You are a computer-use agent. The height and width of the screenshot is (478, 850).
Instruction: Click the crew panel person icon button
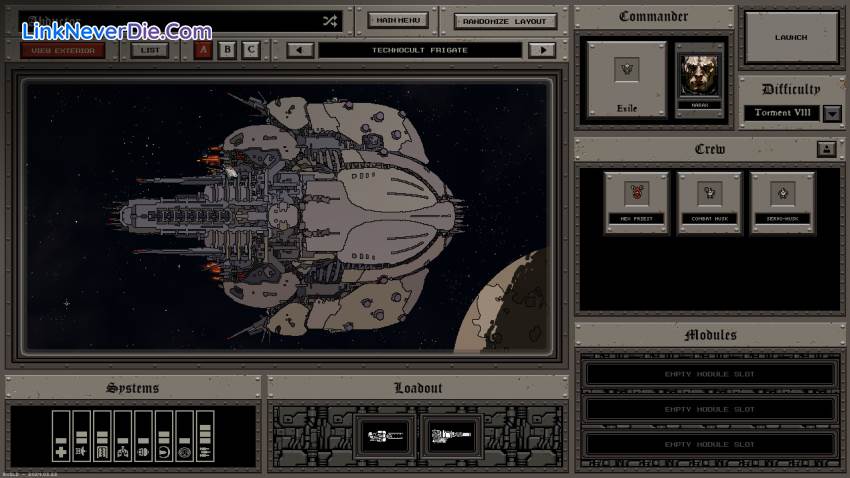(x=826, y=149)
